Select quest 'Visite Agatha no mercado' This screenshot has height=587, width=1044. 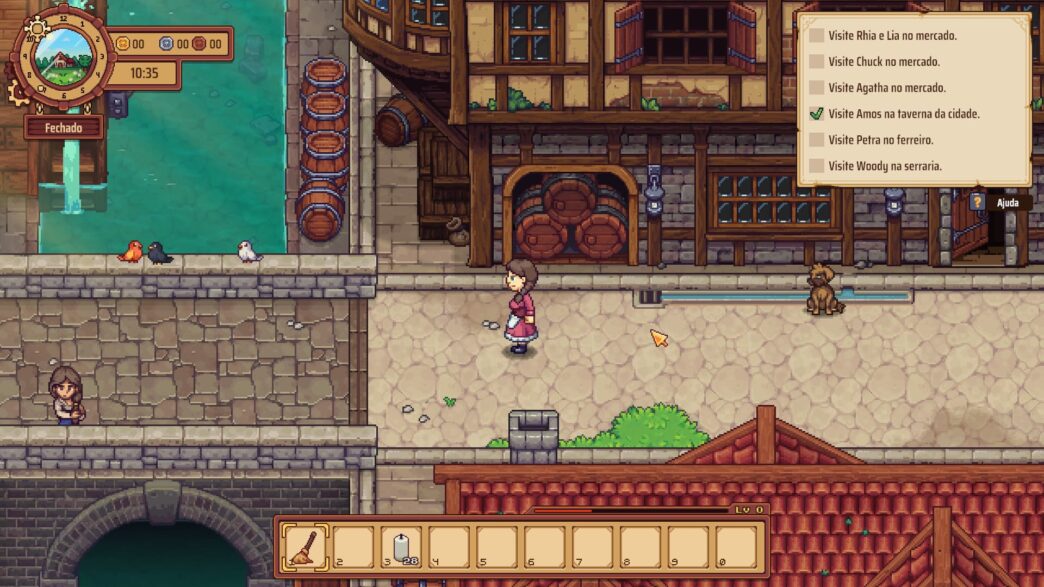coord(887,88)
